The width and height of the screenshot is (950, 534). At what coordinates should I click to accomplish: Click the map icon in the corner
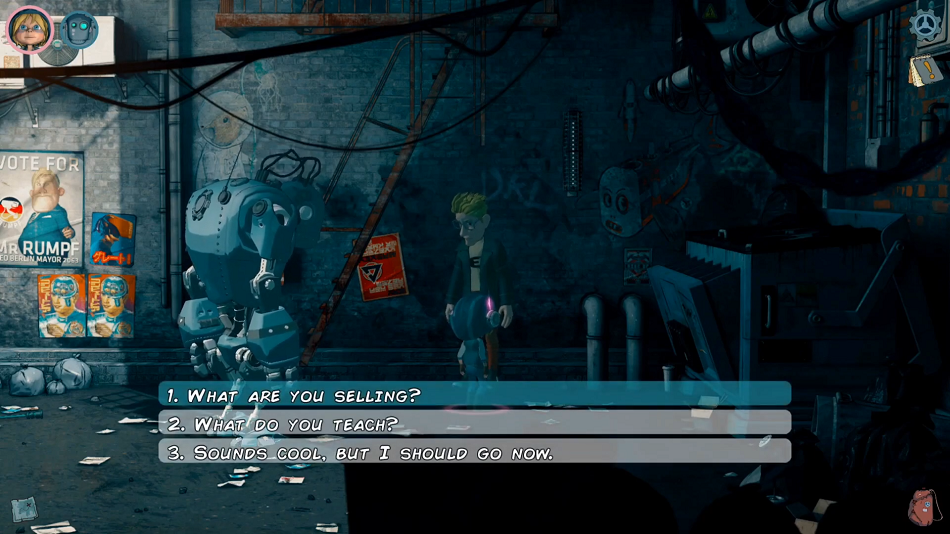24,509
